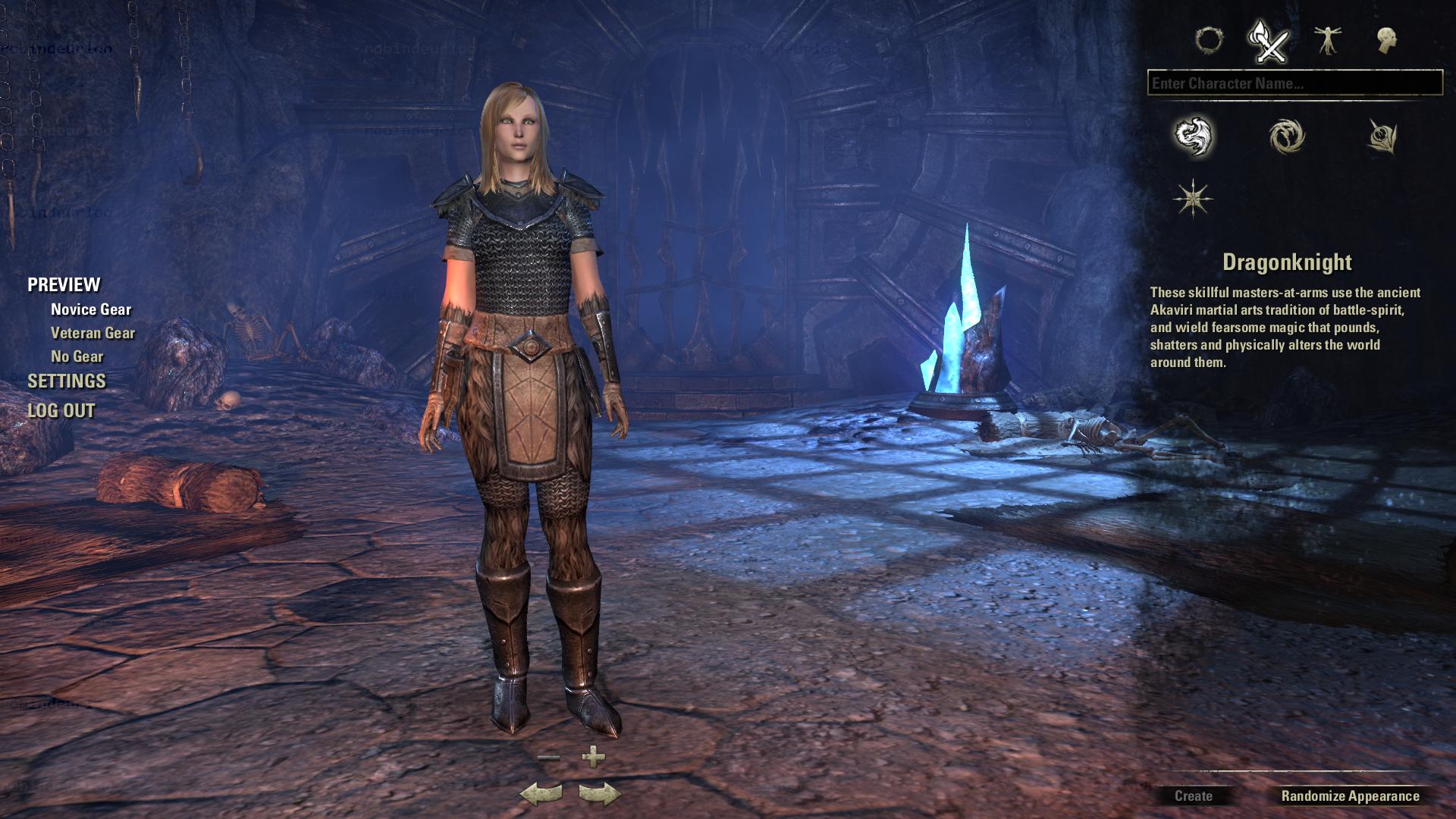
Task: Click Log Out
Action: [61, 411]
